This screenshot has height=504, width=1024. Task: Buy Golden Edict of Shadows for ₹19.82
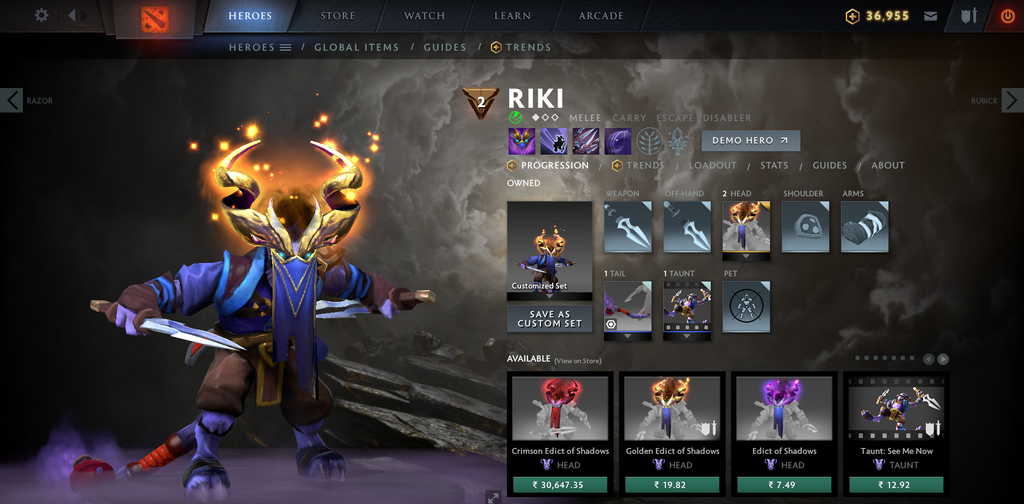coord(672,485)
